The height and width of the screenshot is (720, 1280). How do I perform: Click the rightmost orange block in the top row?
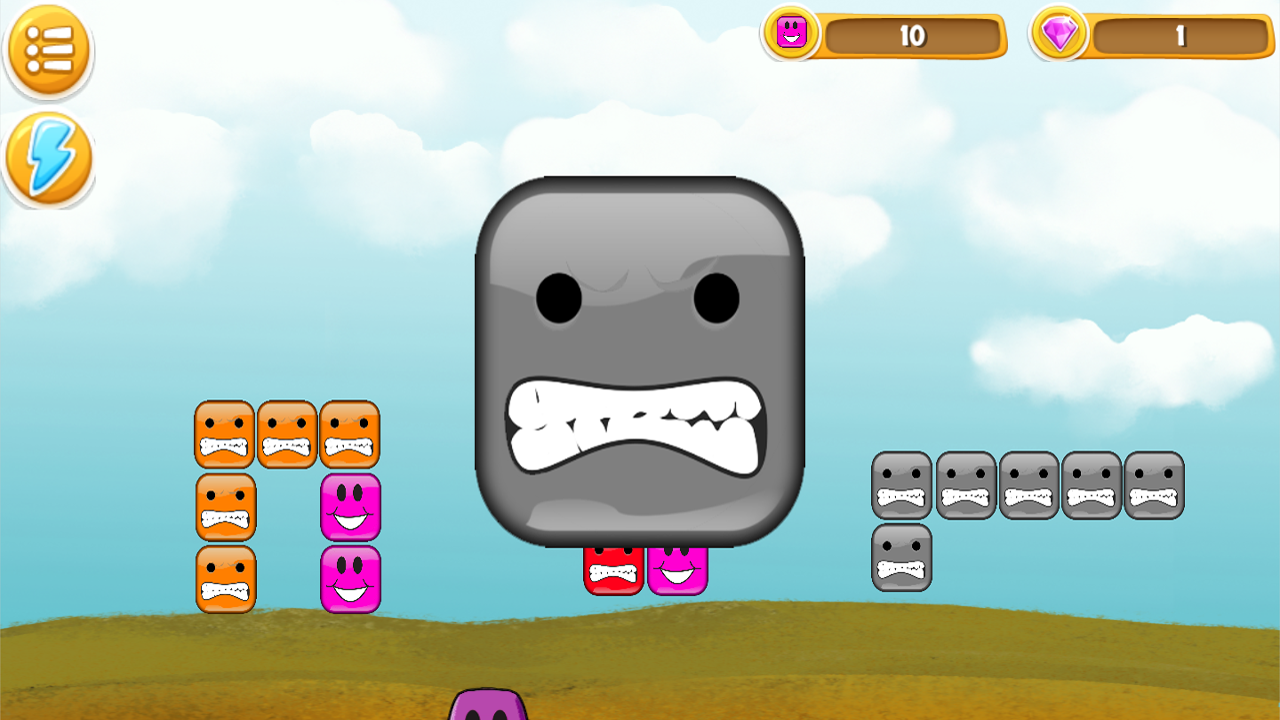tap(348, 432)
